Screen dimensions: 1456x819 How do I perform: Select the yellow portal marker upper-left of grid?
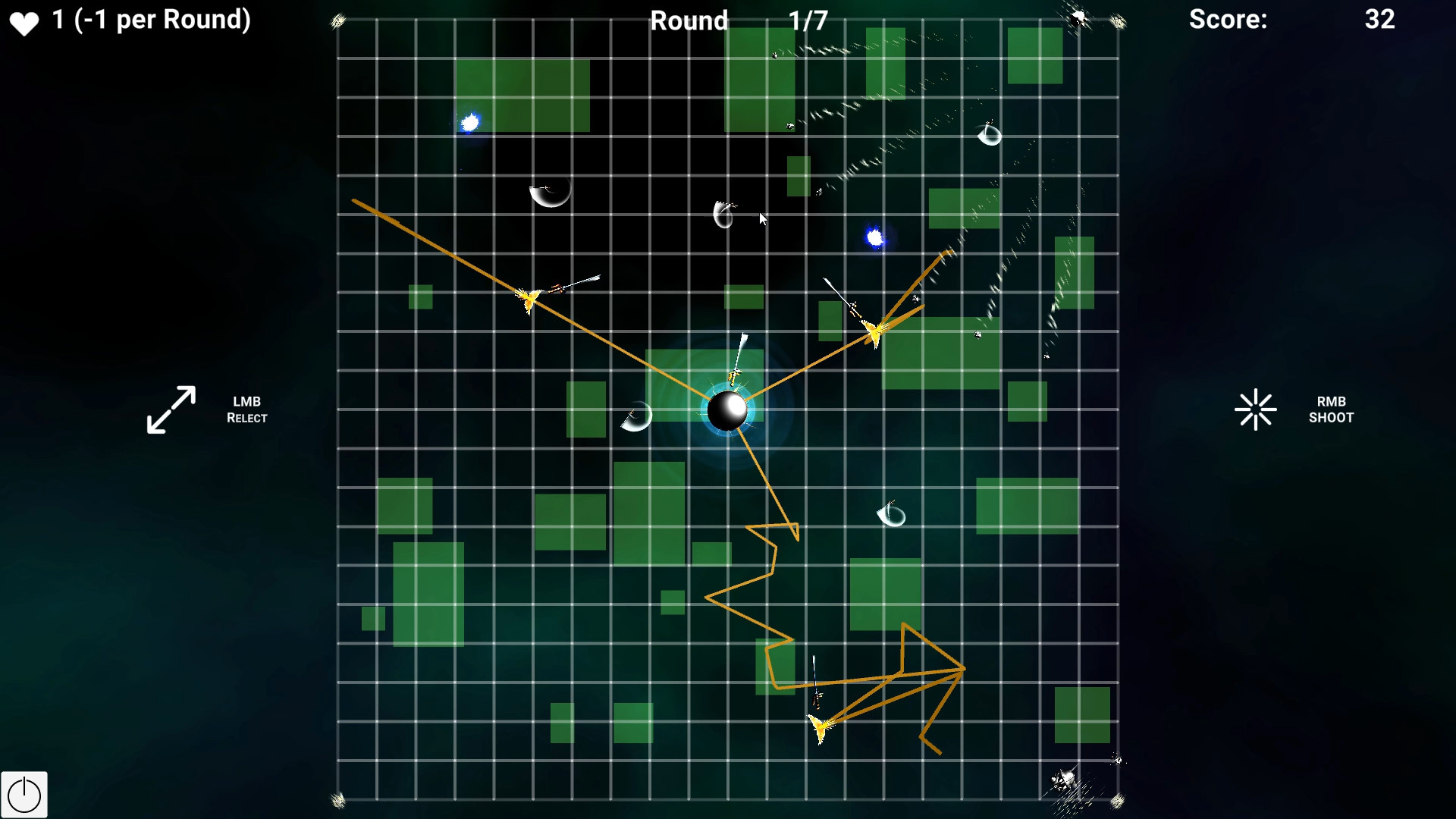pyautogui.click(x=529, y=297)
